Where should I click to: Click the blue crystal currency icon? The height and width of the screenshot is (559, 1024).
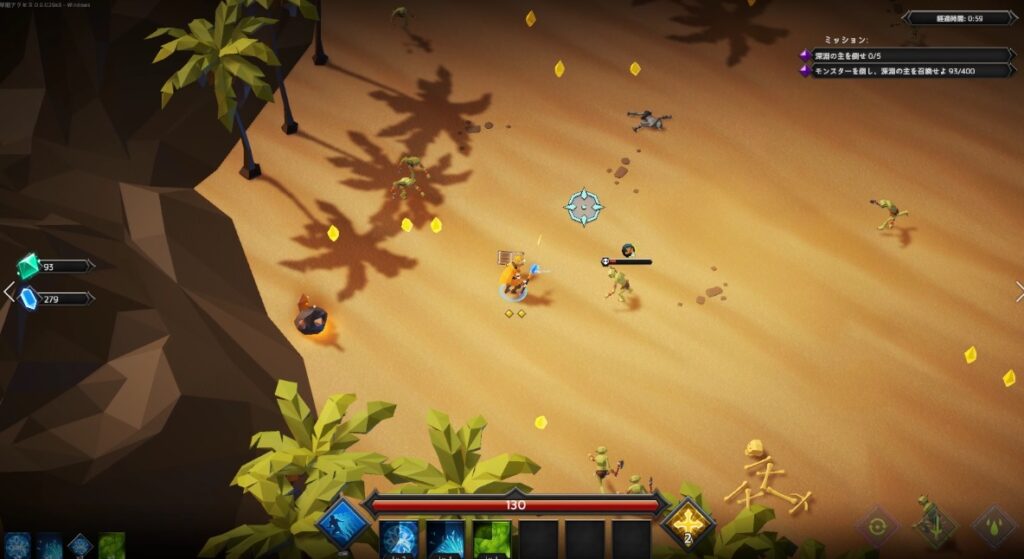coord(28,298)
